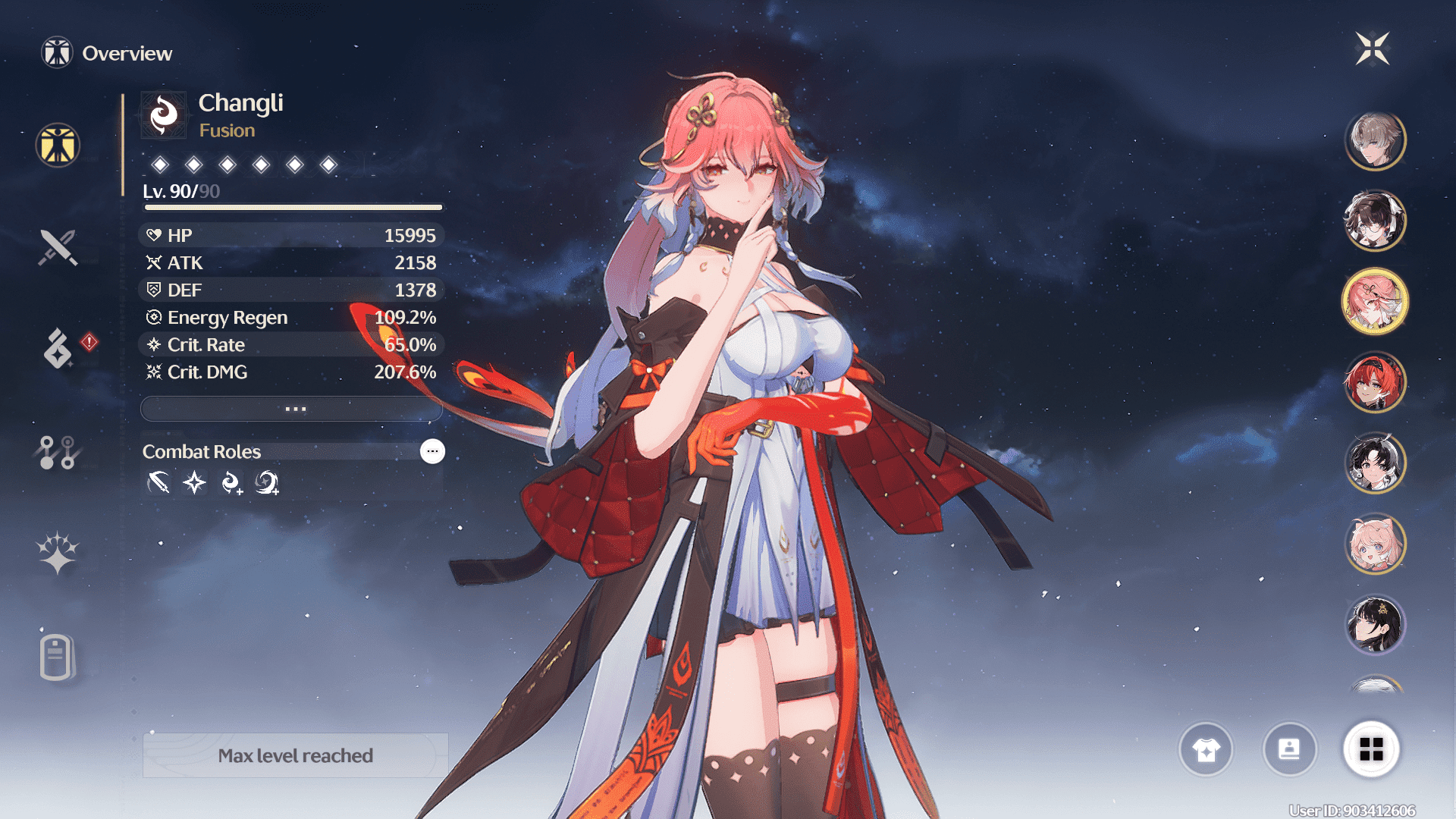The height and width of the screenshot is (819, 1456).
Task: Switch to the resonance chain star tab
Action: 58,553
